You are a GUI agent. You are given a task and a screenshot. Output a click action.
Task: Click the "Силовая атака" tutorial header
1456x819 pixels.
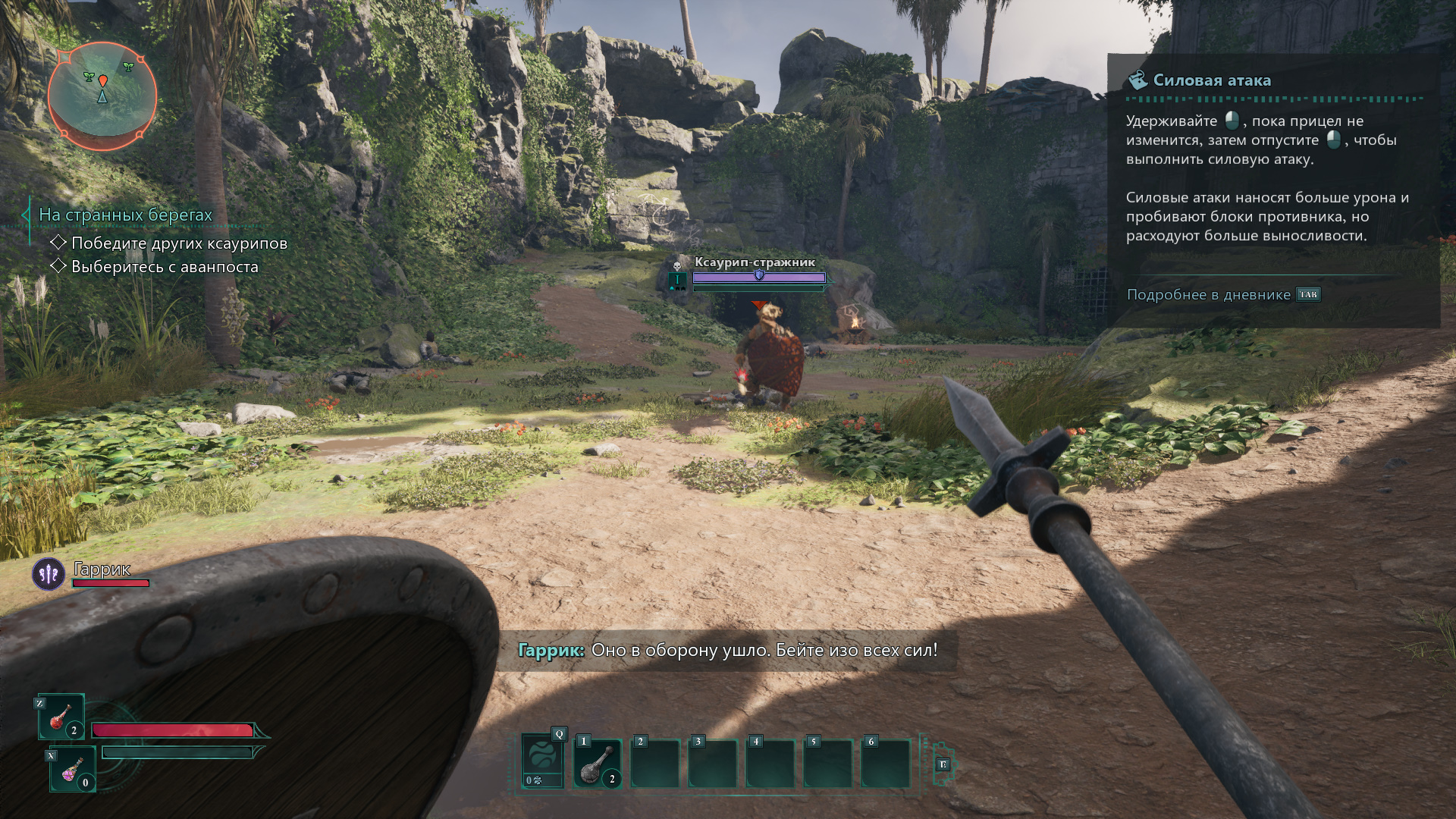1211,80
